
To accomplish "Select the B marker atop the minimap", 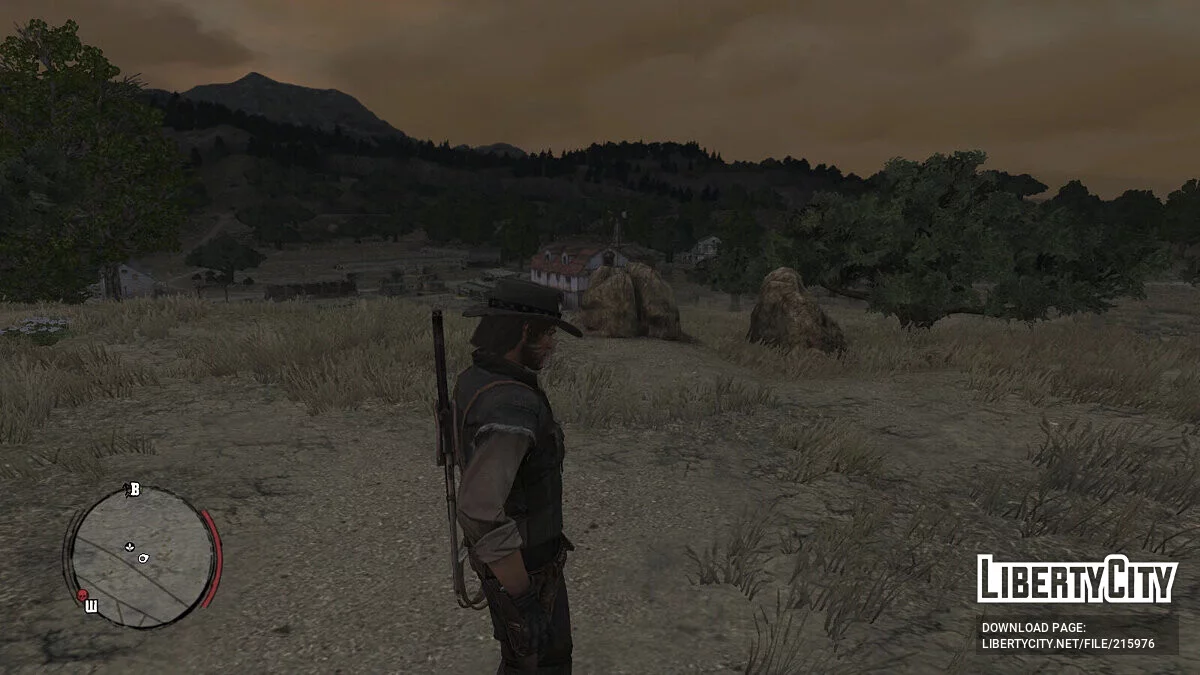I will tap(134, 489).
